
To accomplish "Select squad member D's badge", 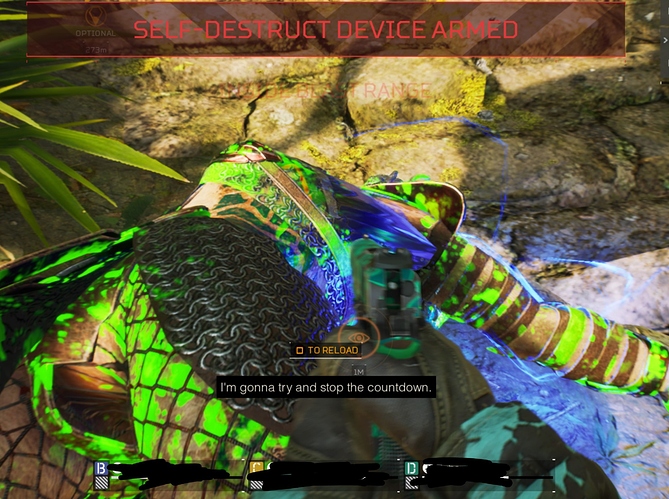I will pos(411,468).
